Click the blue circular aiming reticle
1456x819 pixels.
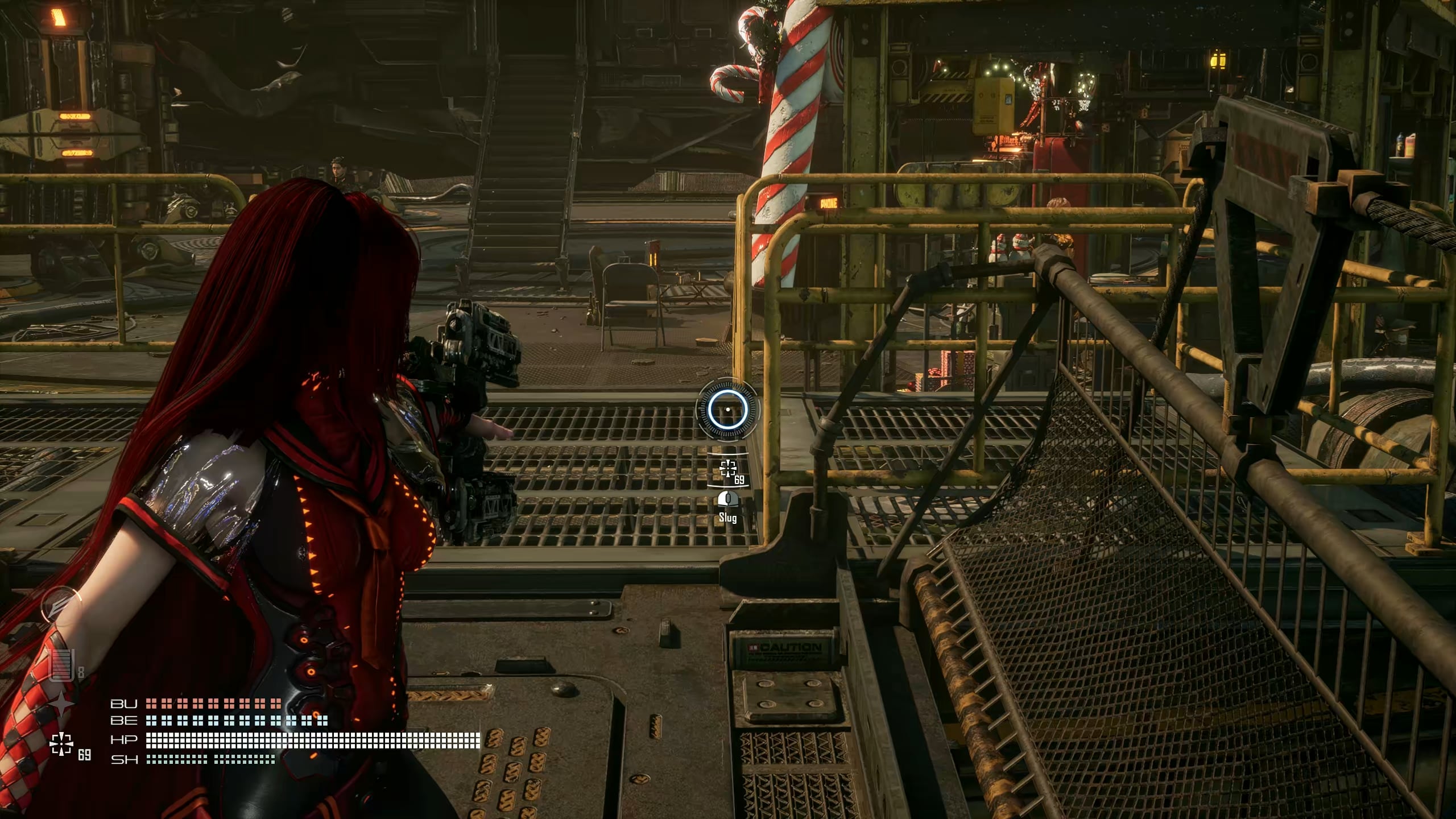728,409
